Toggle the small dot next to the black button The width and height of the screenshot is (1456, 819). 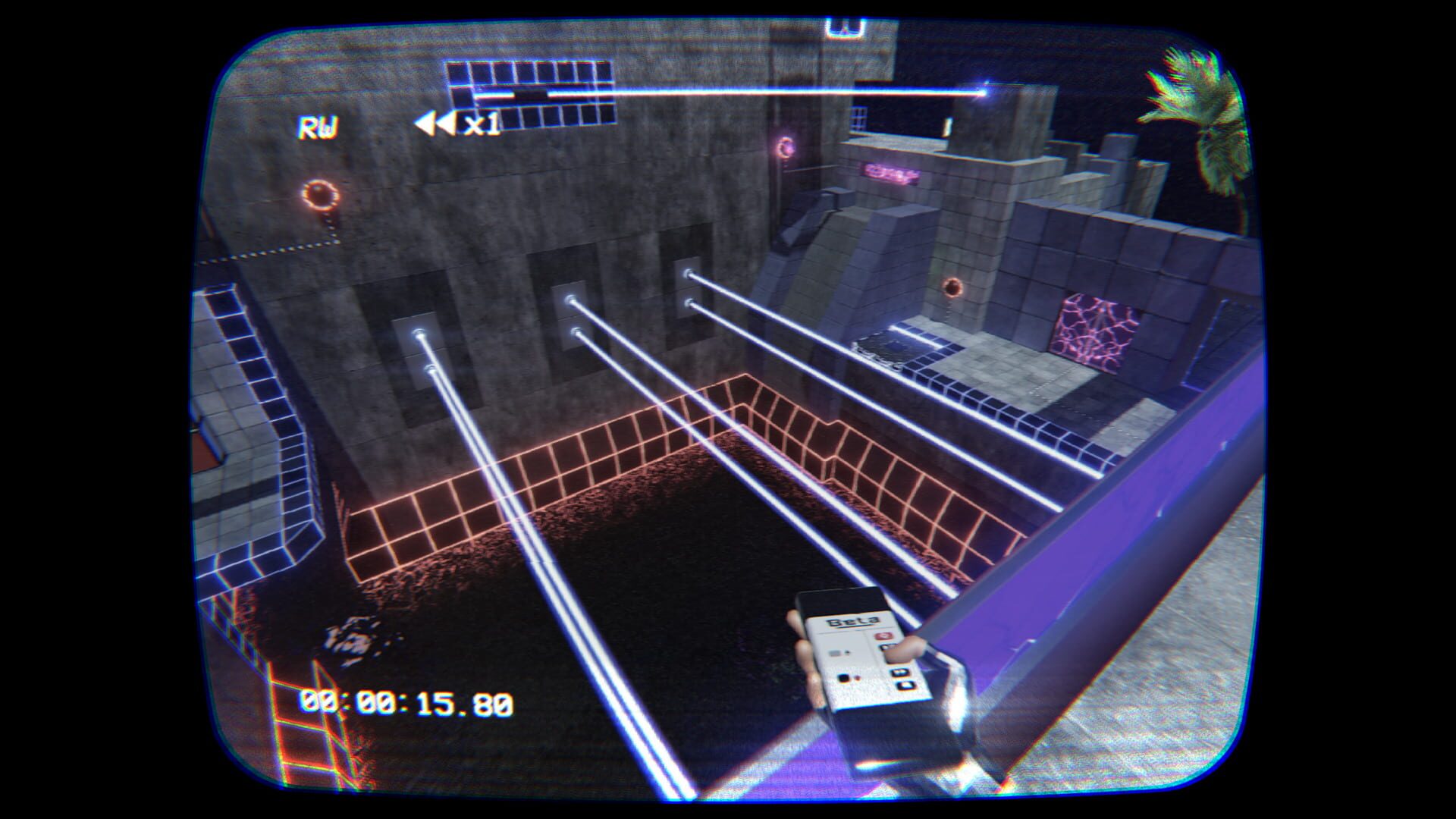point(858,678)
